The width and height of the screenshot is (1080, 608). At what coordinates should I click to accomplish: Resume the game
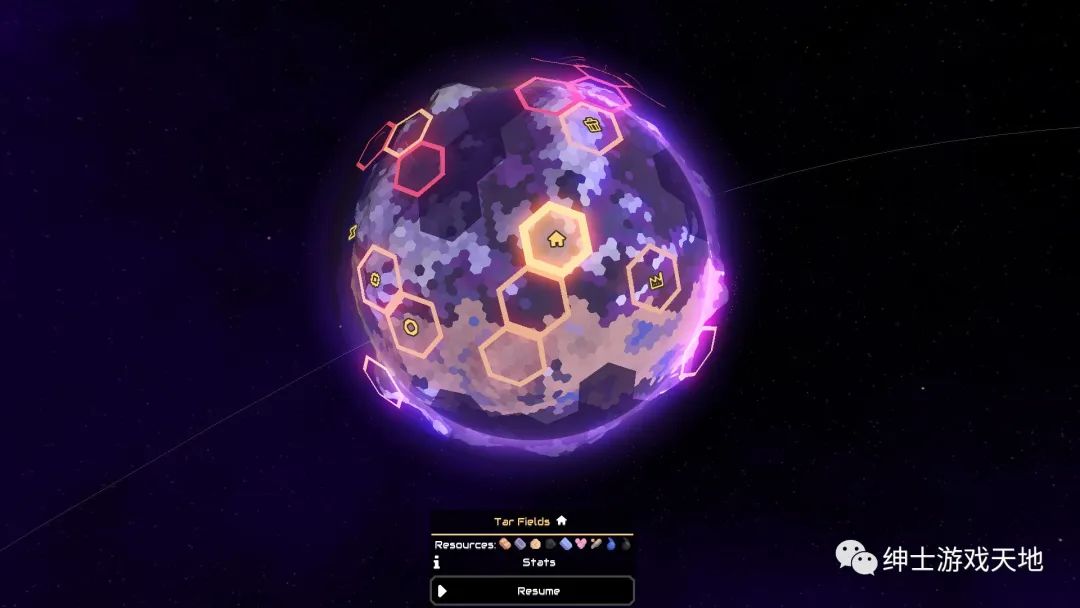coord(532,591)
